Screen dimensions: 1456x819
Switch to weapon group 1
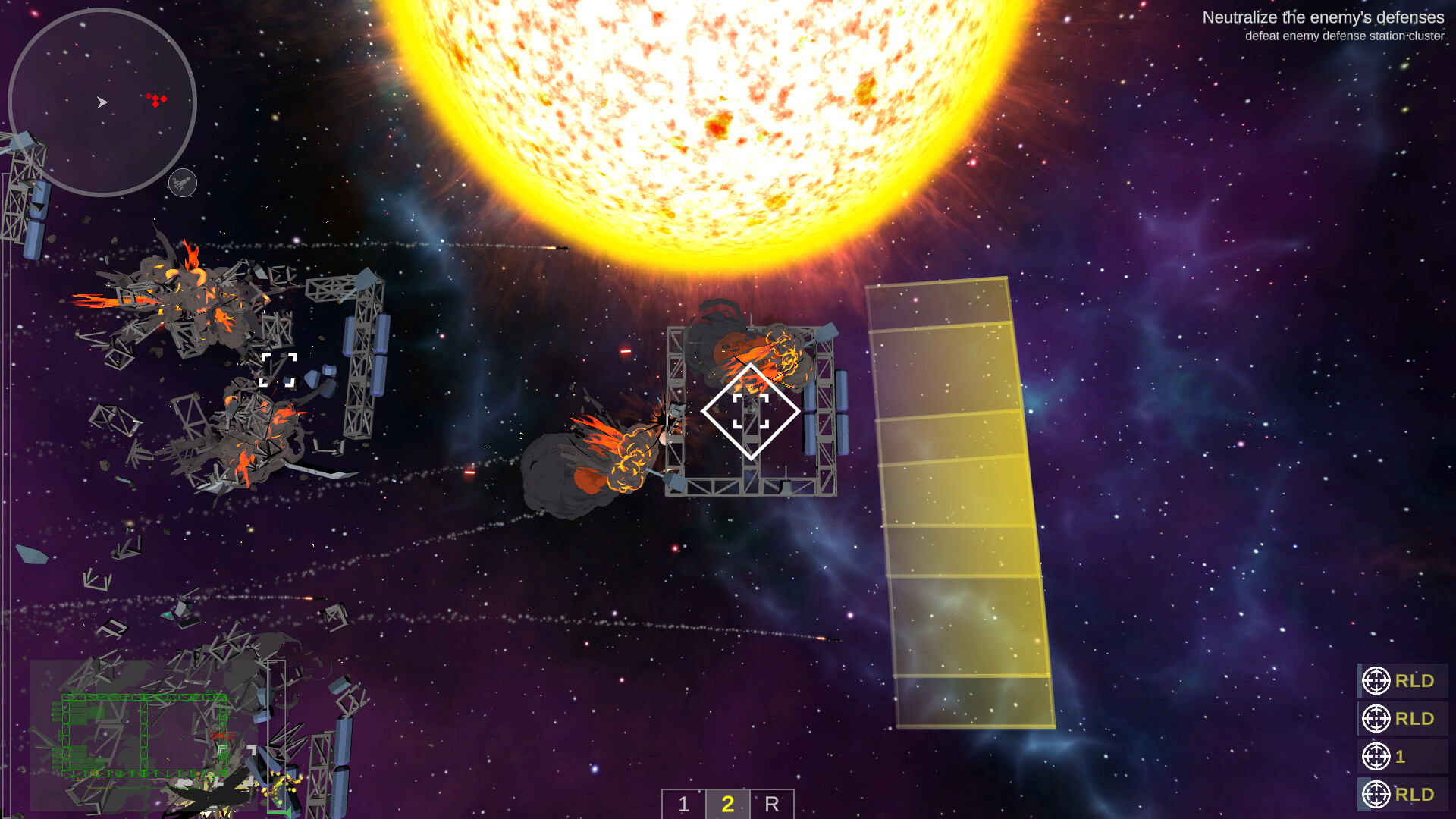click(685, 805)
